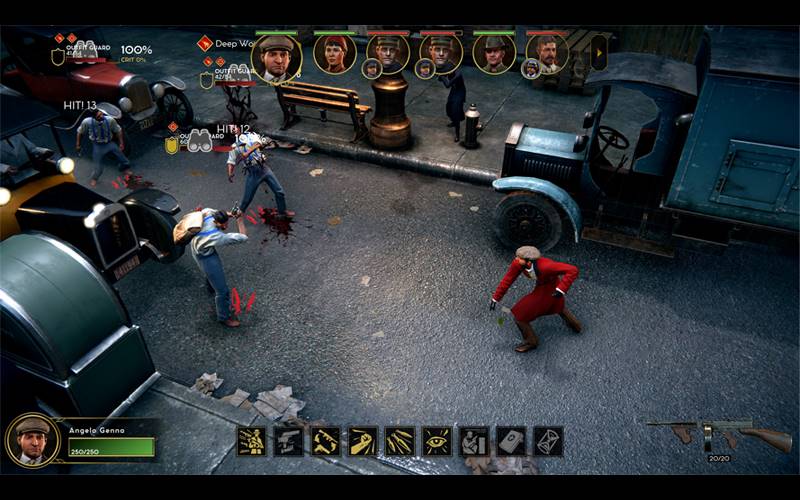Activate the throwing knives ability
This screenshot has height=500, width=800.
tap(399, 441)
